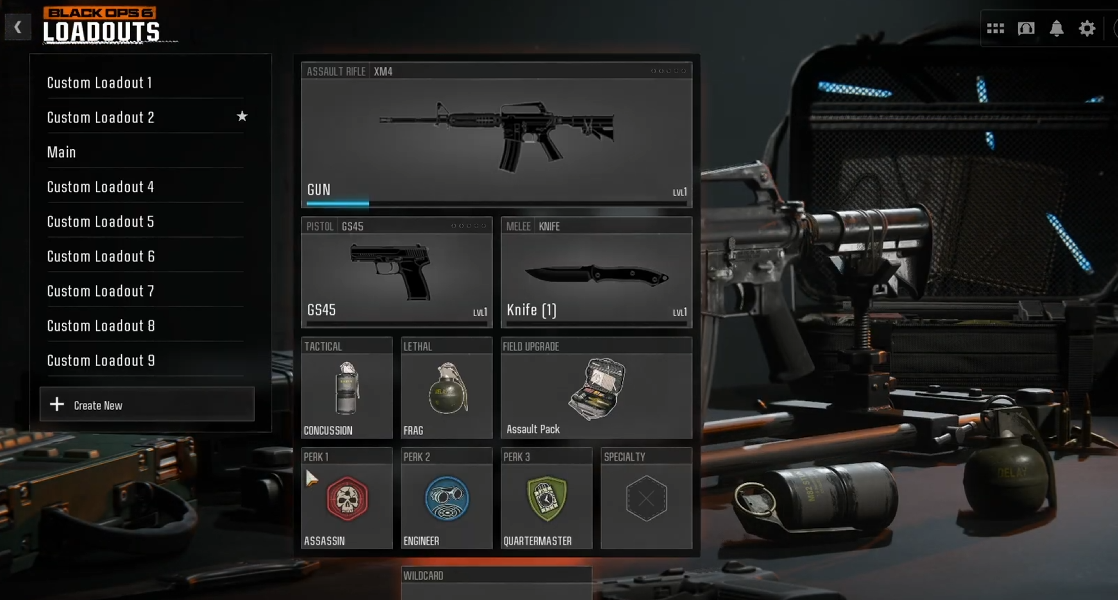This screenshot has height=600, width=1118.
Task: Open the Frag lethal slot
Action: point(446,389)
